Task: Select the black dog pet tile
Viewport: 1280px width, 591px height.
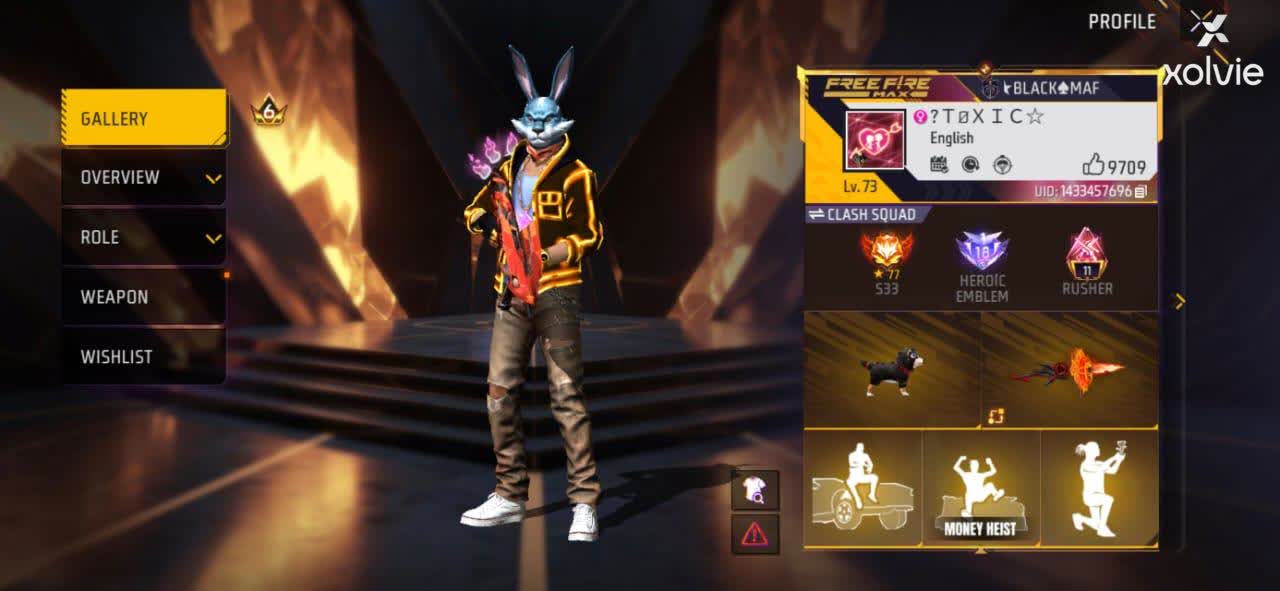Action: [x=892, y=369]
